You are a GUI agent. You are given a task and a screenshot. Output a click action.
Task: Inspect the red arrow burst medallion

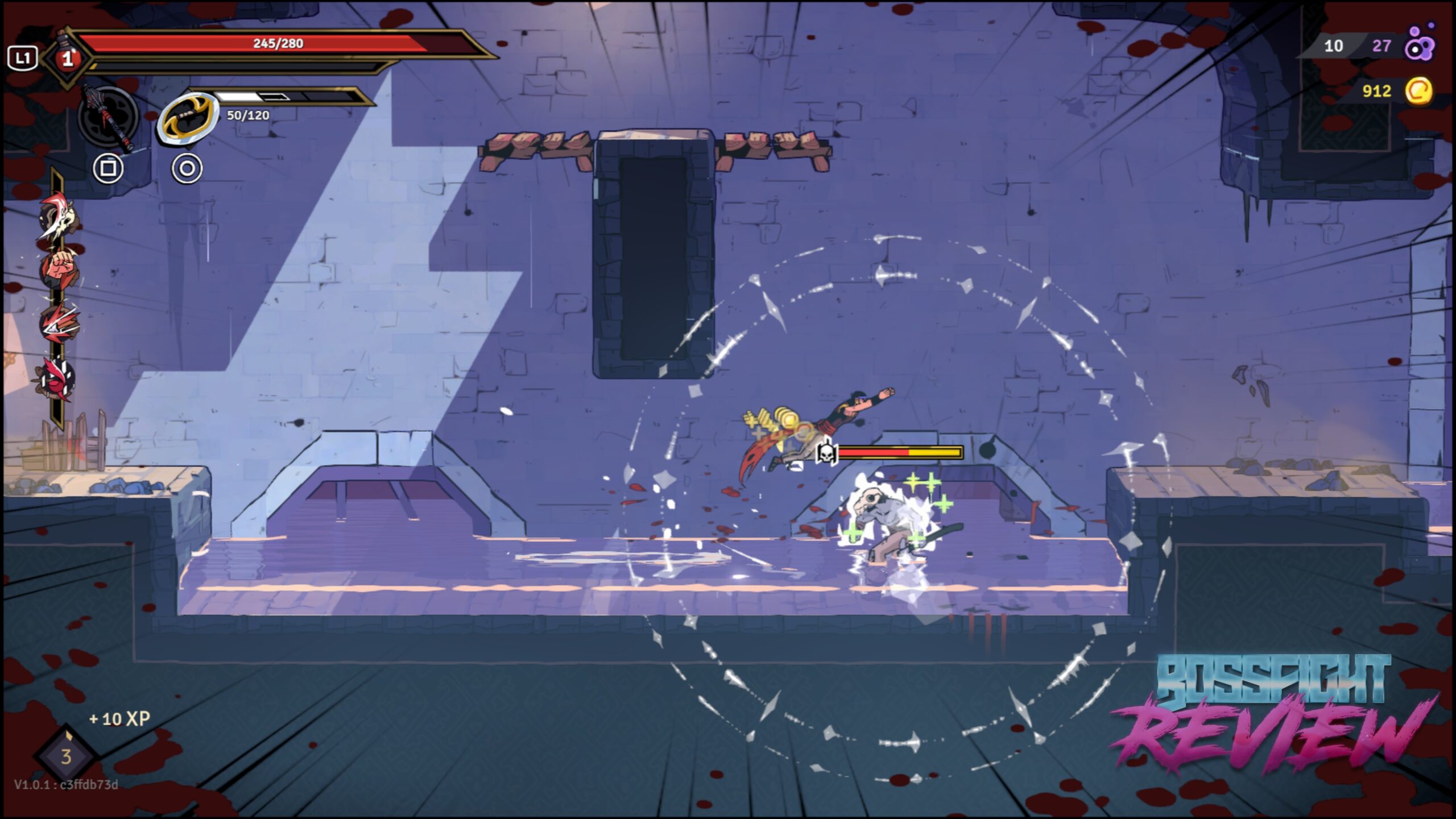pyautogui.click(x=59, y=322)
